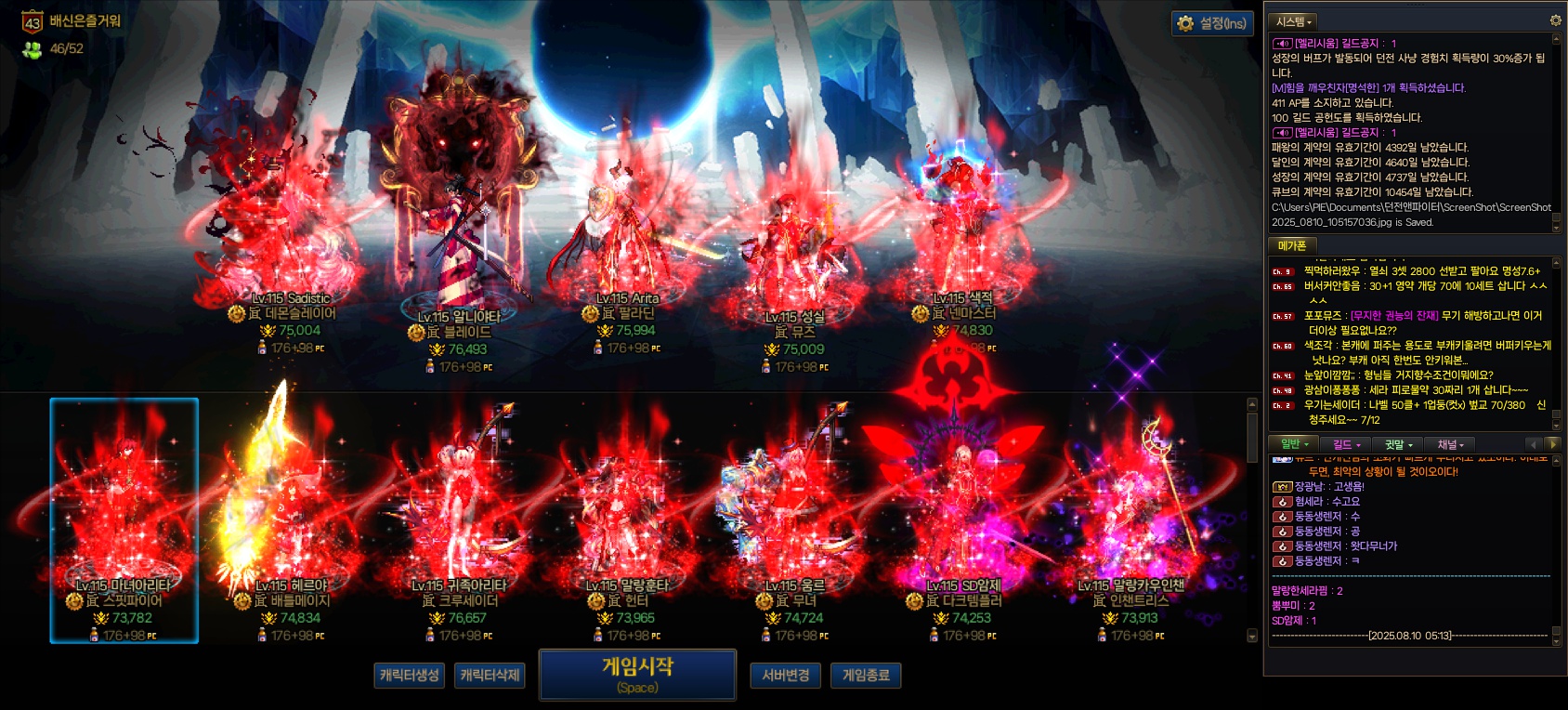
Task: Select the 마녀아리타 스핏파이어 character
Action: 124,520
